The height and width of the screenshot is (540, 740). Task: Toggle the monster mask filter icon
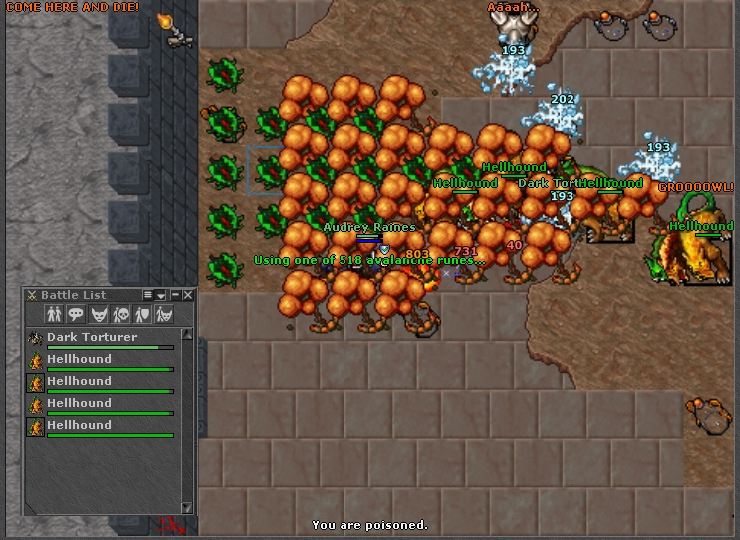pos(98,314)
